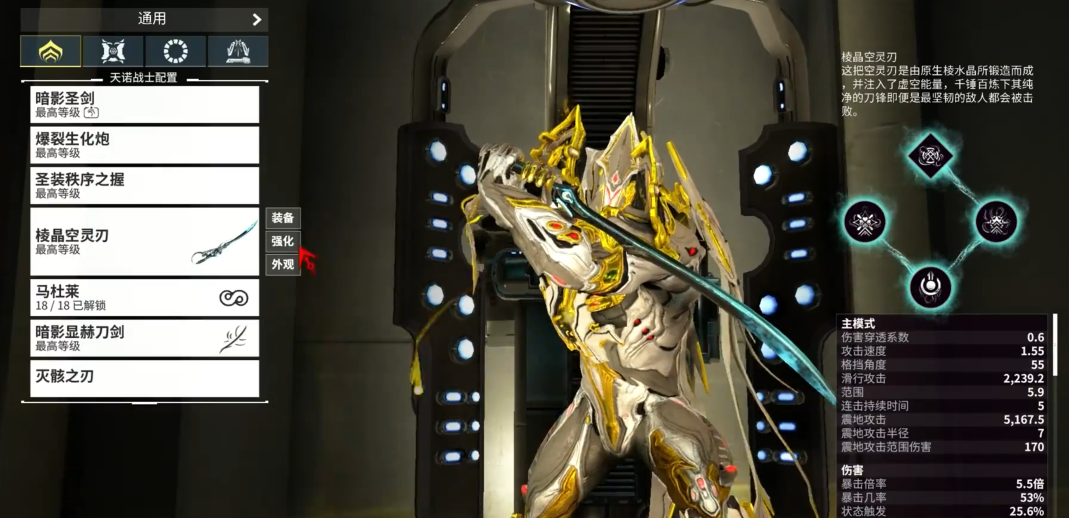Select the 暗影显赫刀剑 row
Viewport: 1069px width, 518px height.
(x=144, y=338)
